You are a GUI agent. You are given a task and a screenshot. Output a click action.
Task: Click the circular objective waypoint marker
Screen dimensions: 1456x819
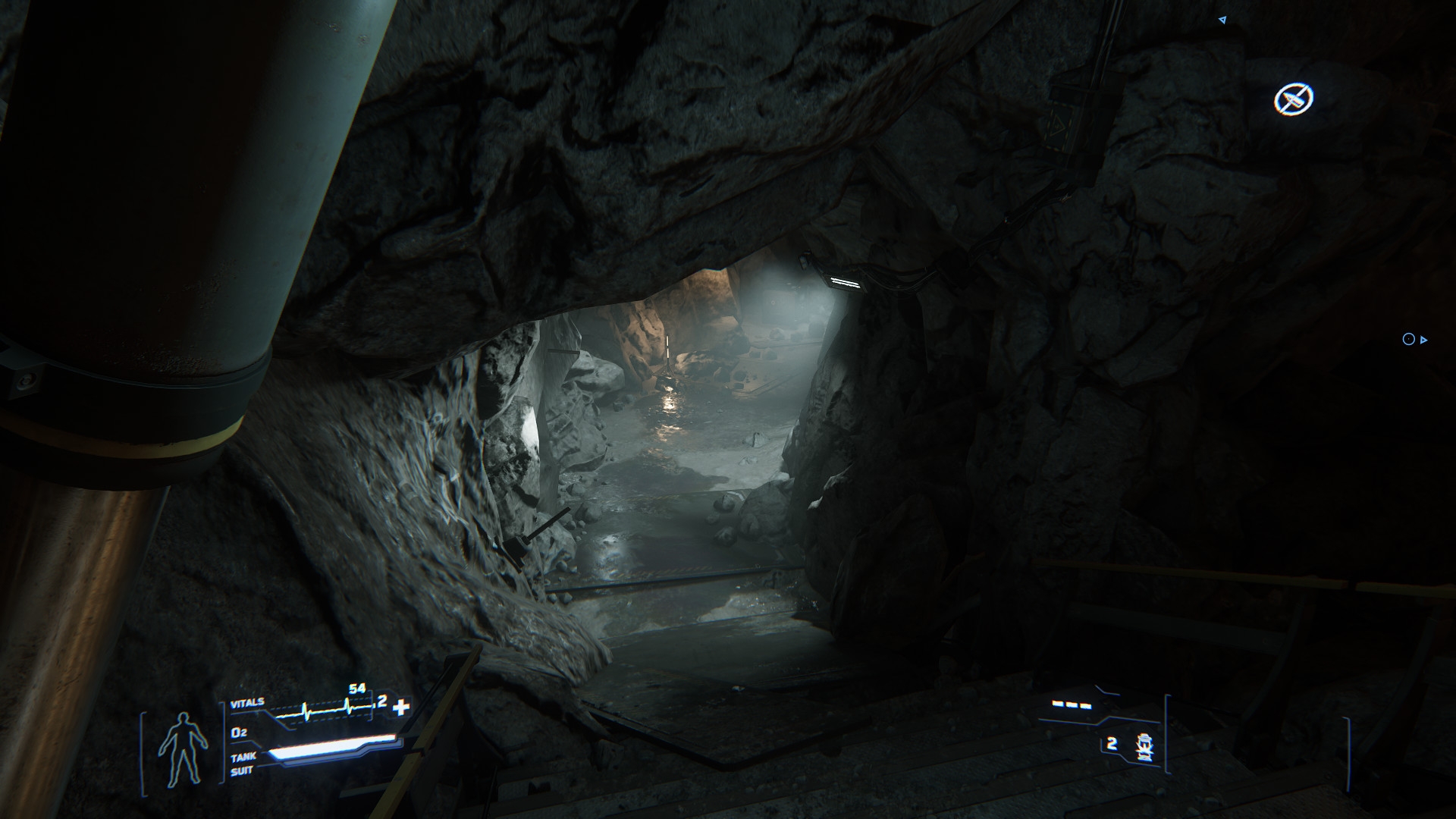(x=1408, y=340)
